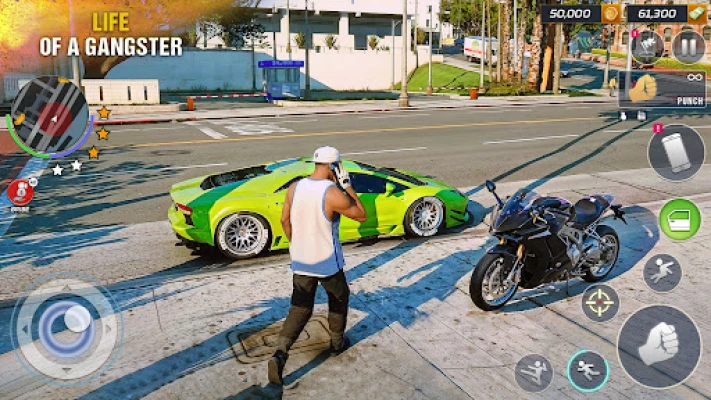This screenshot has height=400, width=711.
Task: Tap the large fist attack button
Action: (x=658, y=346)
